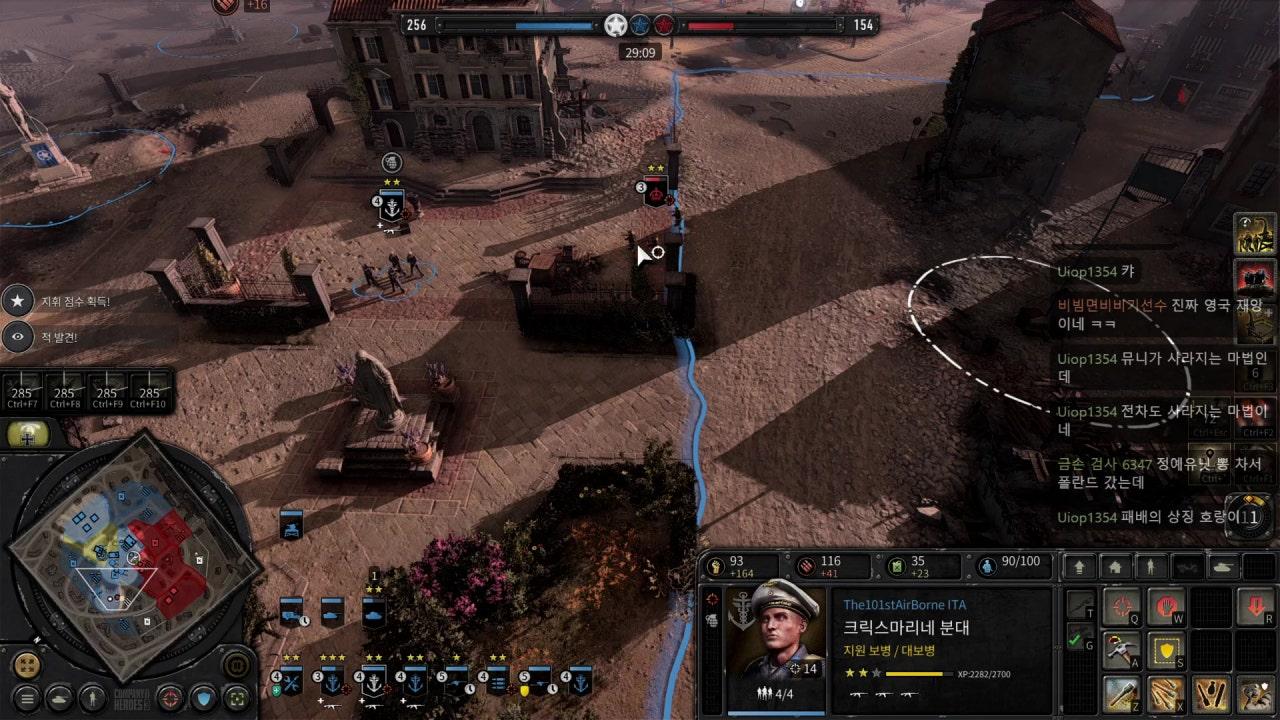Select the wrench engineer squad icon
1280x720 pixels.
coord(291,682)
